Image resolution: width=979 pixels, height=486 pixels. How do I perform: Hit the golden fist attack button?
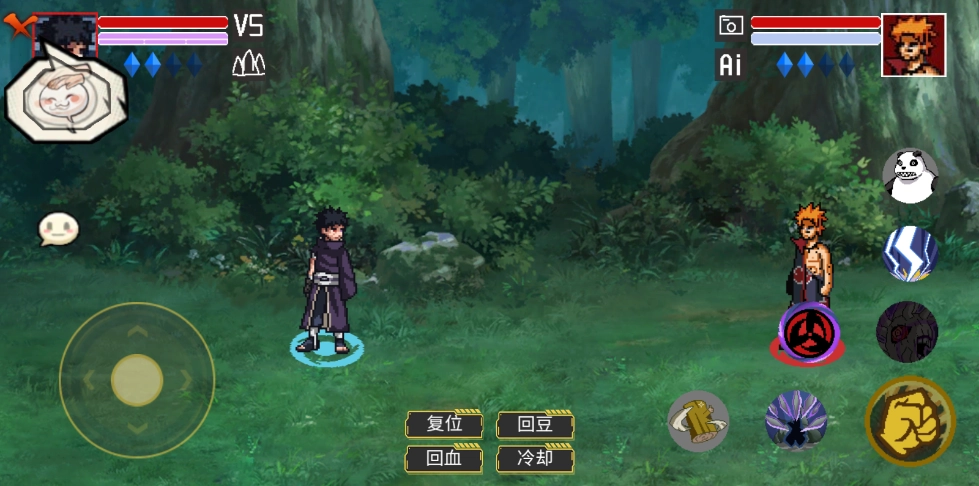[910, 421]
